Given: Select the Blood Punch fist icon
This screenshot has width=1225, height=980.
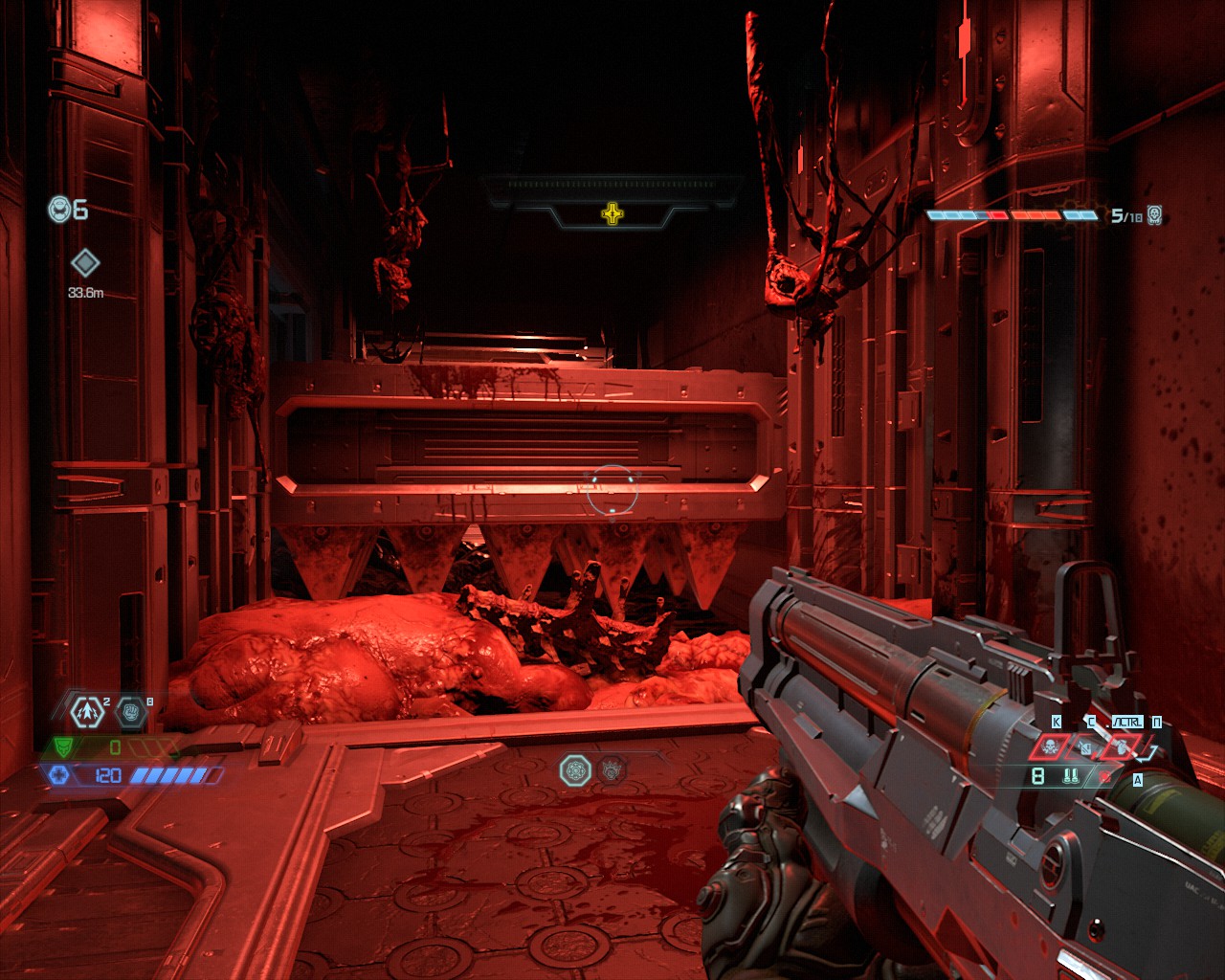Looking at the screenshot, I should point(131,711).
